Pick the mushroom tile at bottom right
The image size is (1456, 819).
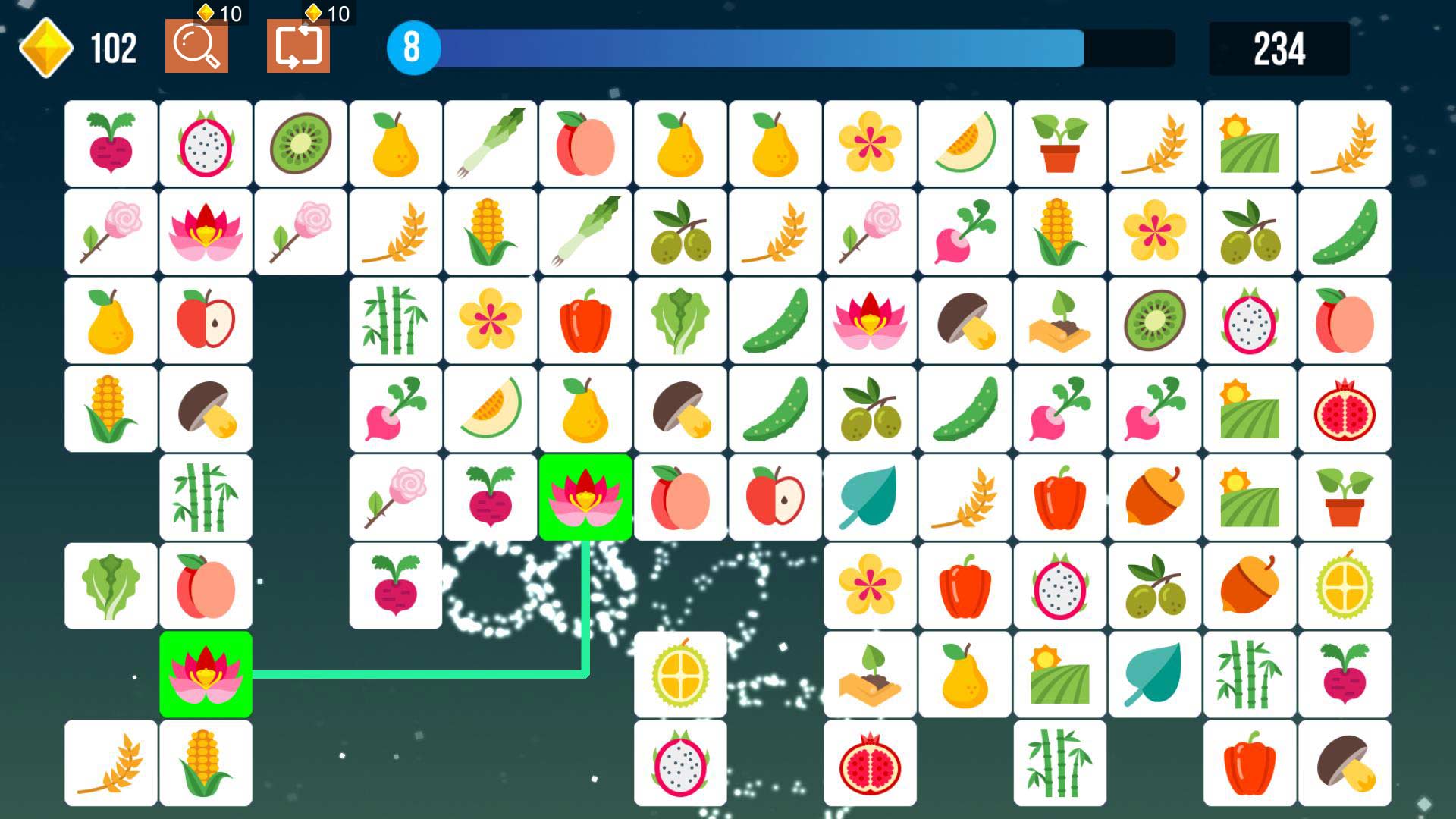(x=1344, y=763)
